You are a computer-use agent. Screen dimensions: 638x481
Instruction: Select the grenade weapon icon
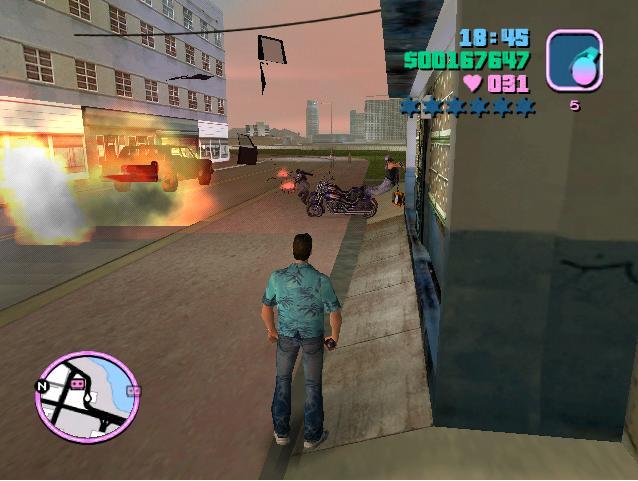574,60
